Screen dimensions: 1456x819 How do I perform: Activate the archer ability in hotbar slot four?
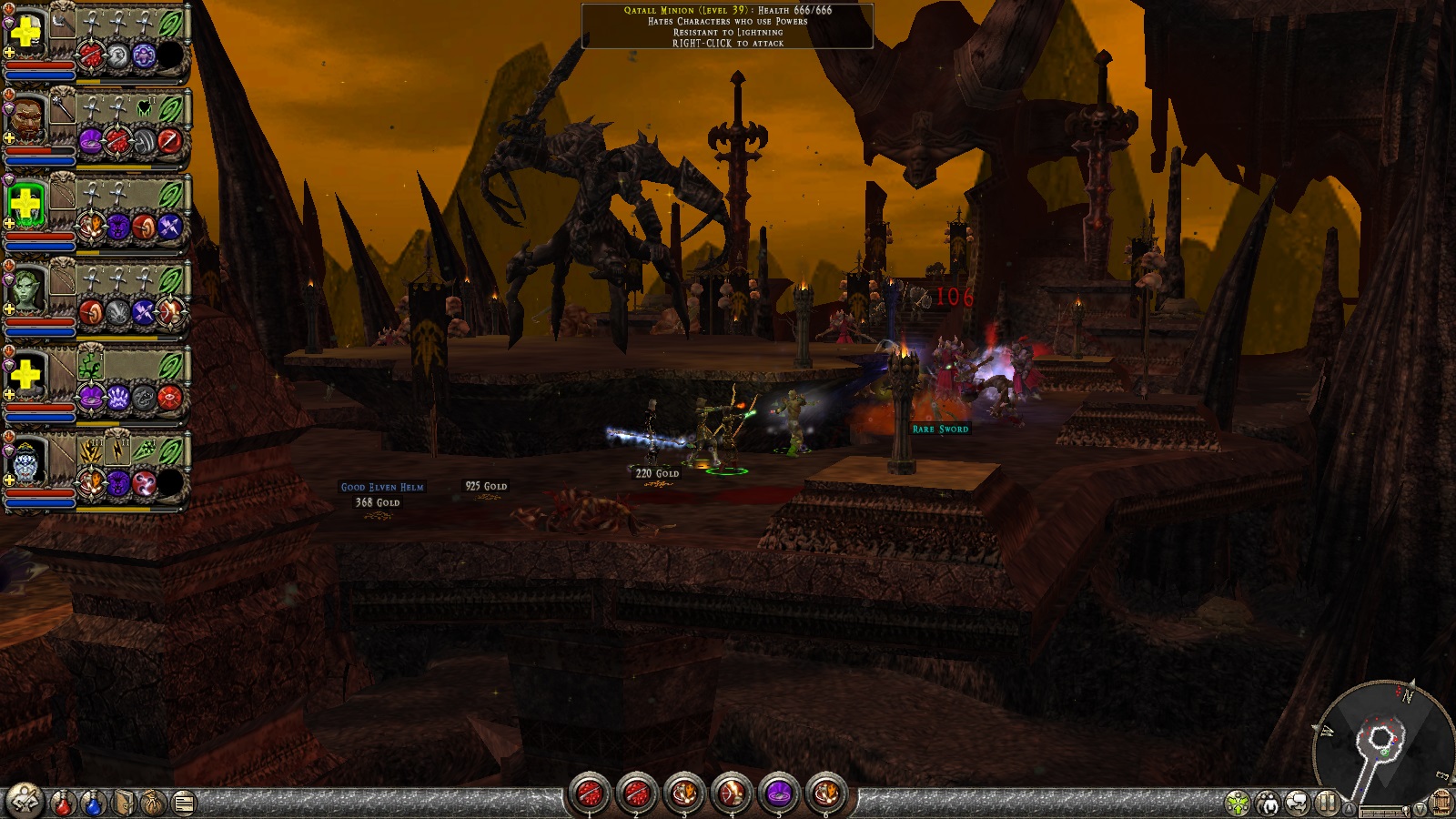point(731,794)
